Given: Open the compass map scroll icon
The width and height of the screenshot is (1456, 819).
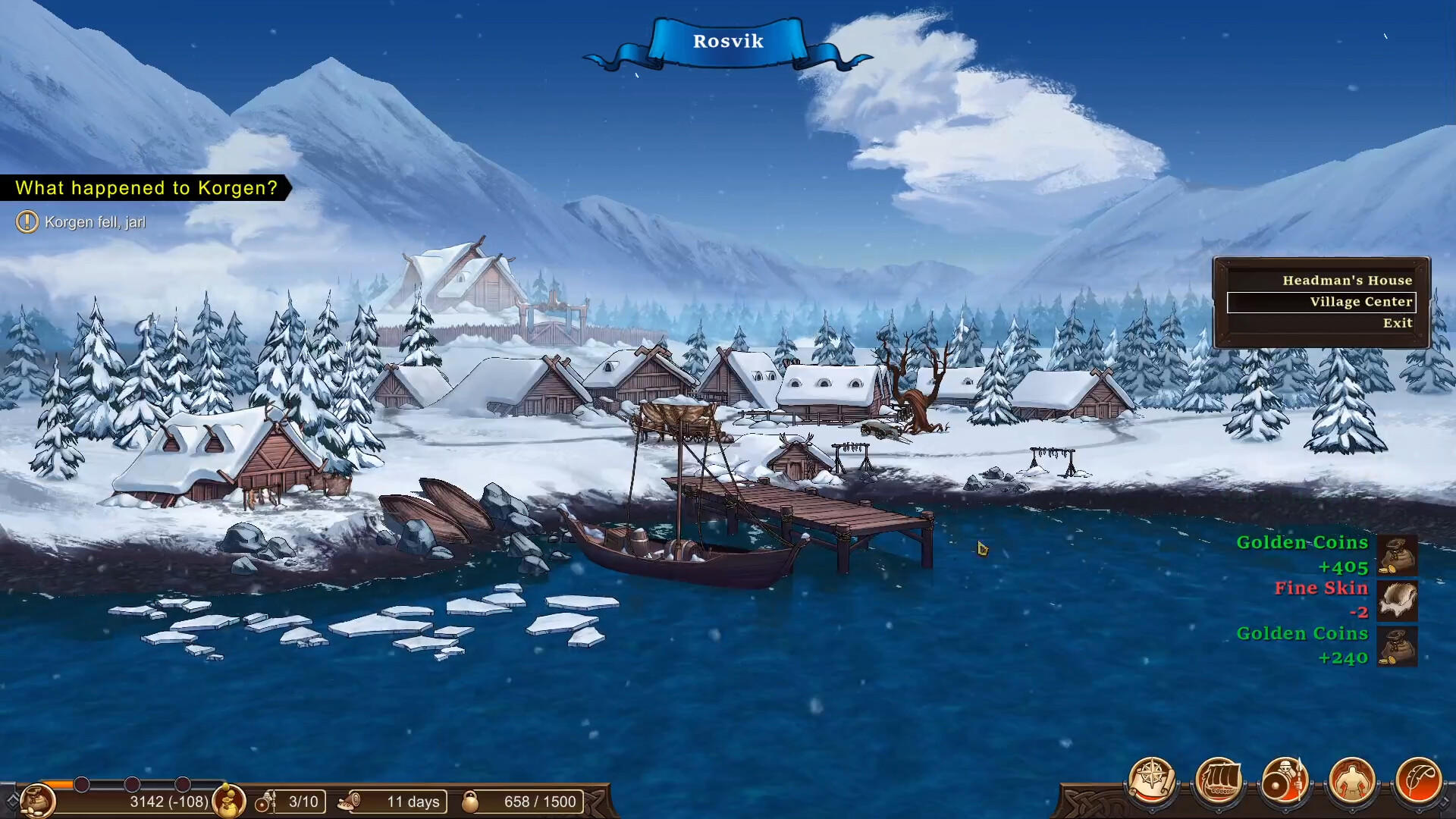Looking at the screenshot, I should click(1152, 780).
